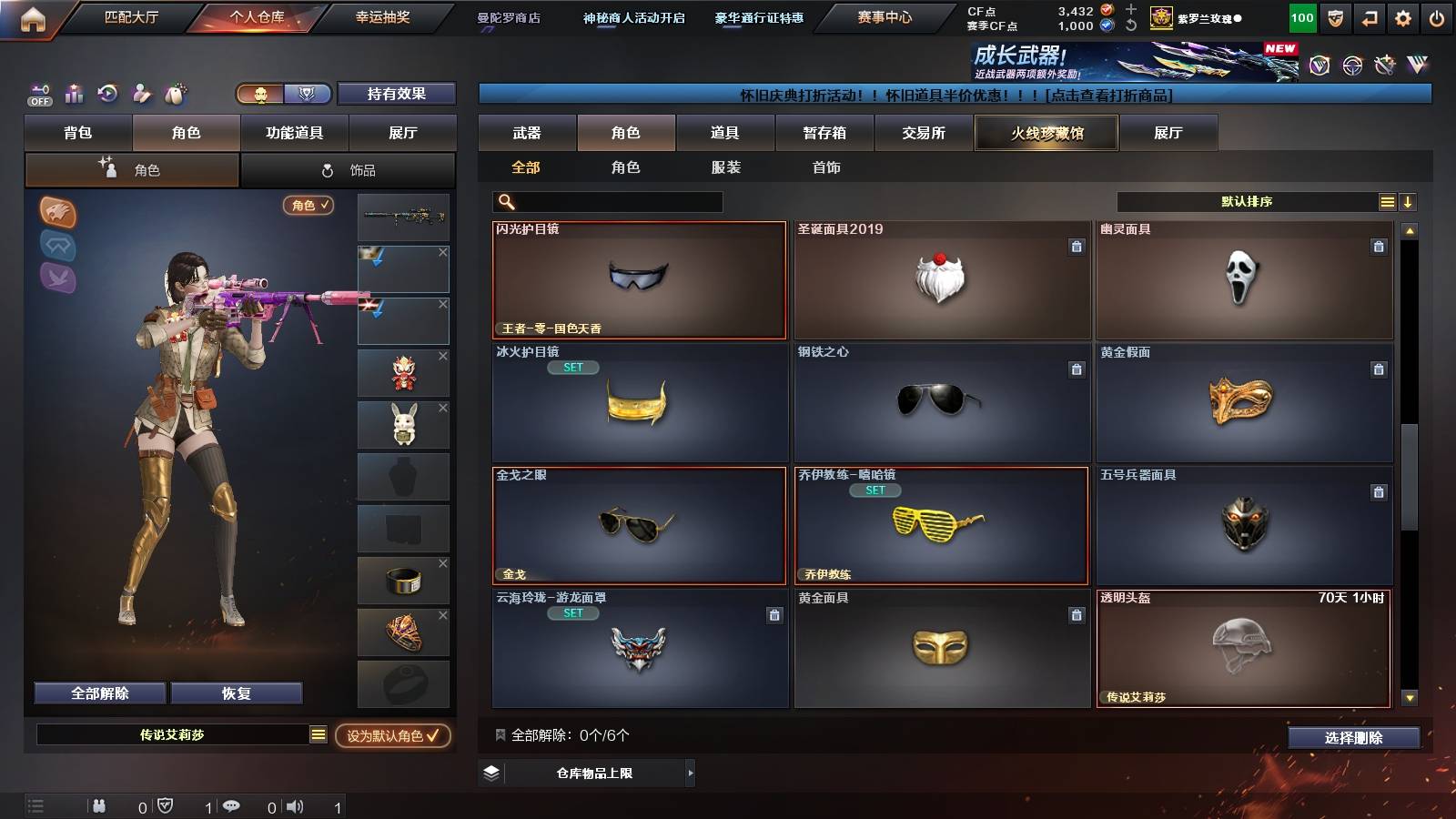Open the replay/watch demo icon on the left toolbar
The image size is (1456, 819).
coord(106,94)
